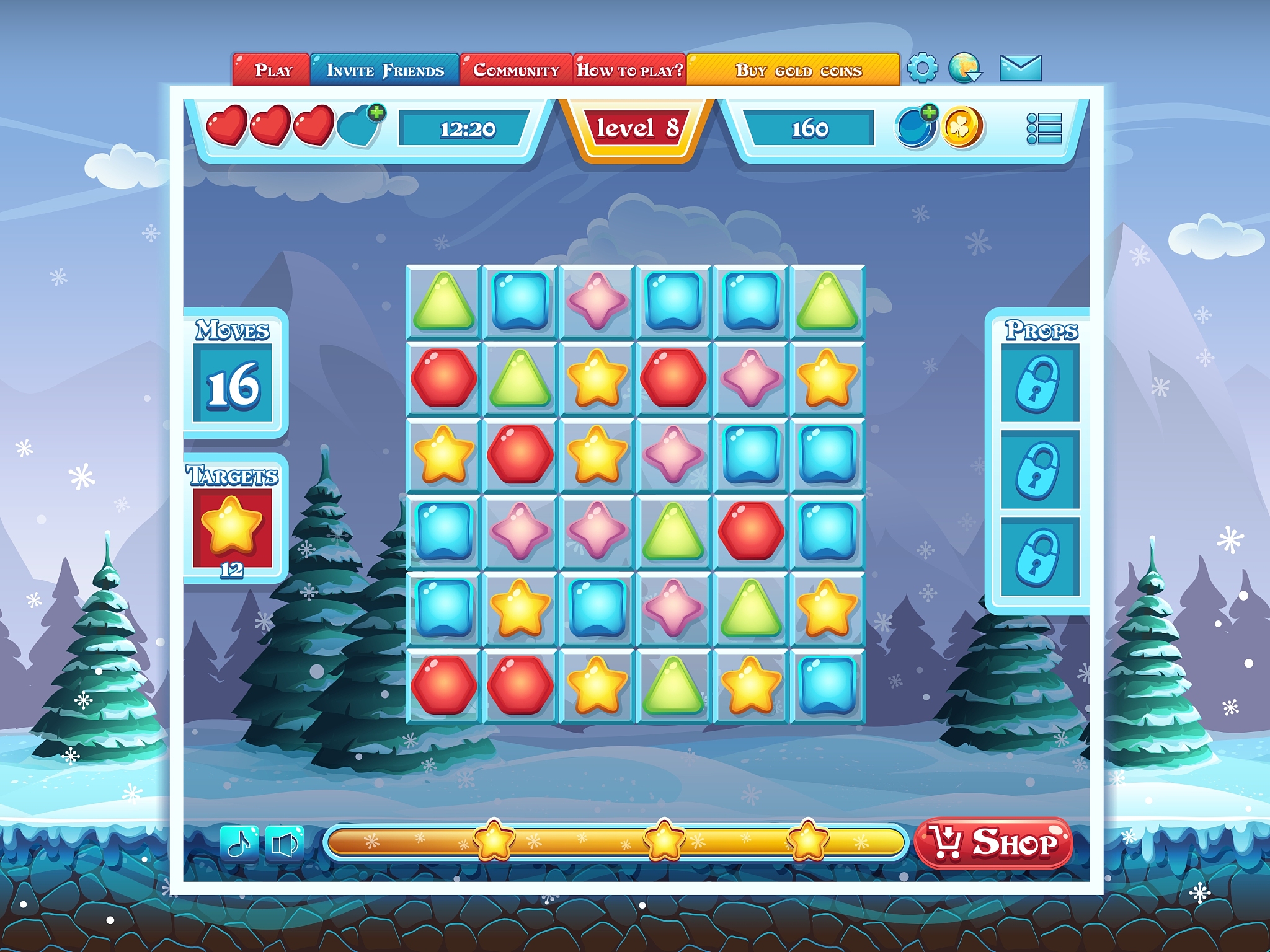This screenshot has height=952, width=1270.
Task: Toggle music with the note button
Action: pos(239,843)
